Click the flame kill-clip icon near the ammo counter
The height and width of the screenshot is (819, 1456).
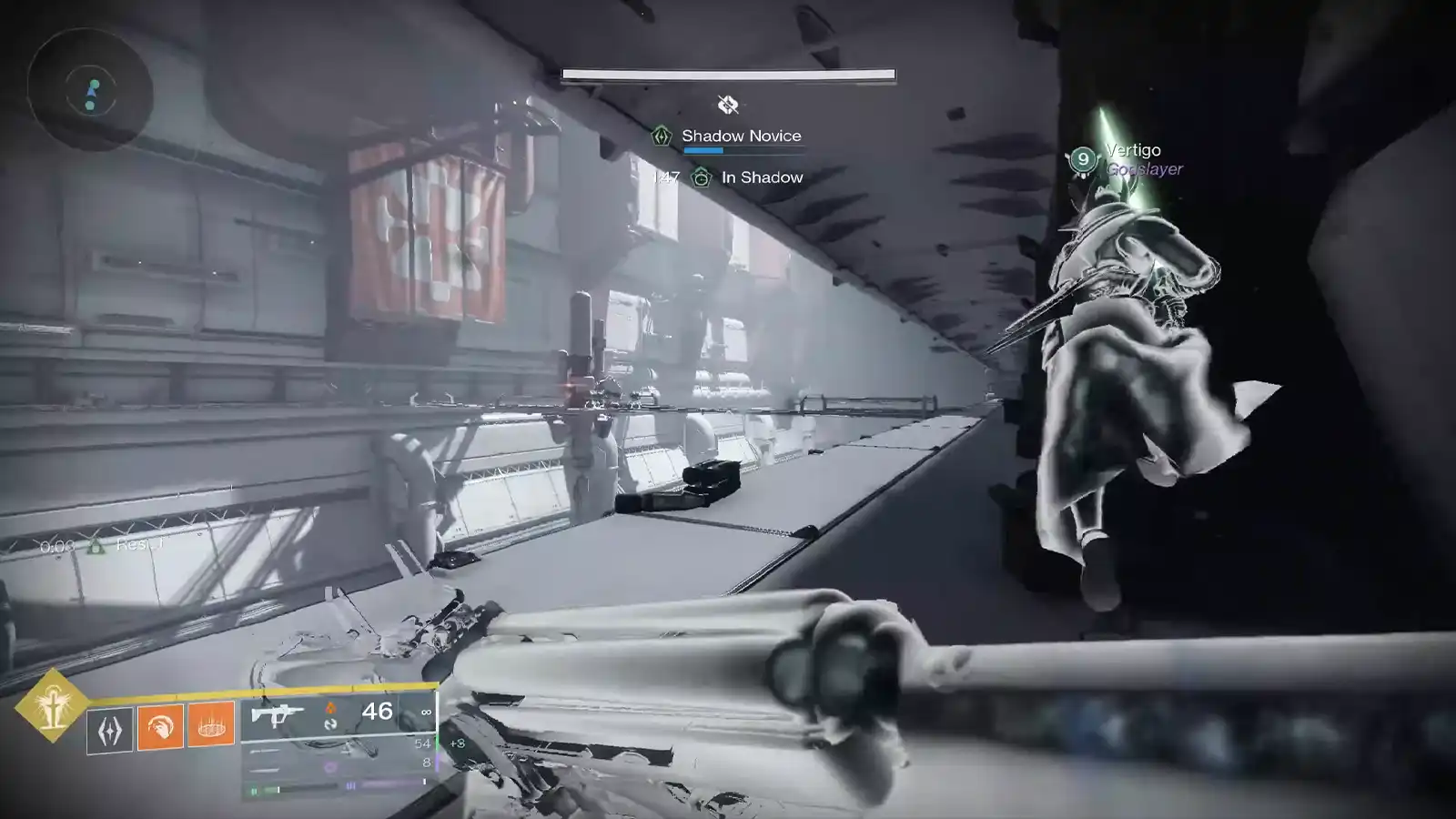[x=331, y=708]
